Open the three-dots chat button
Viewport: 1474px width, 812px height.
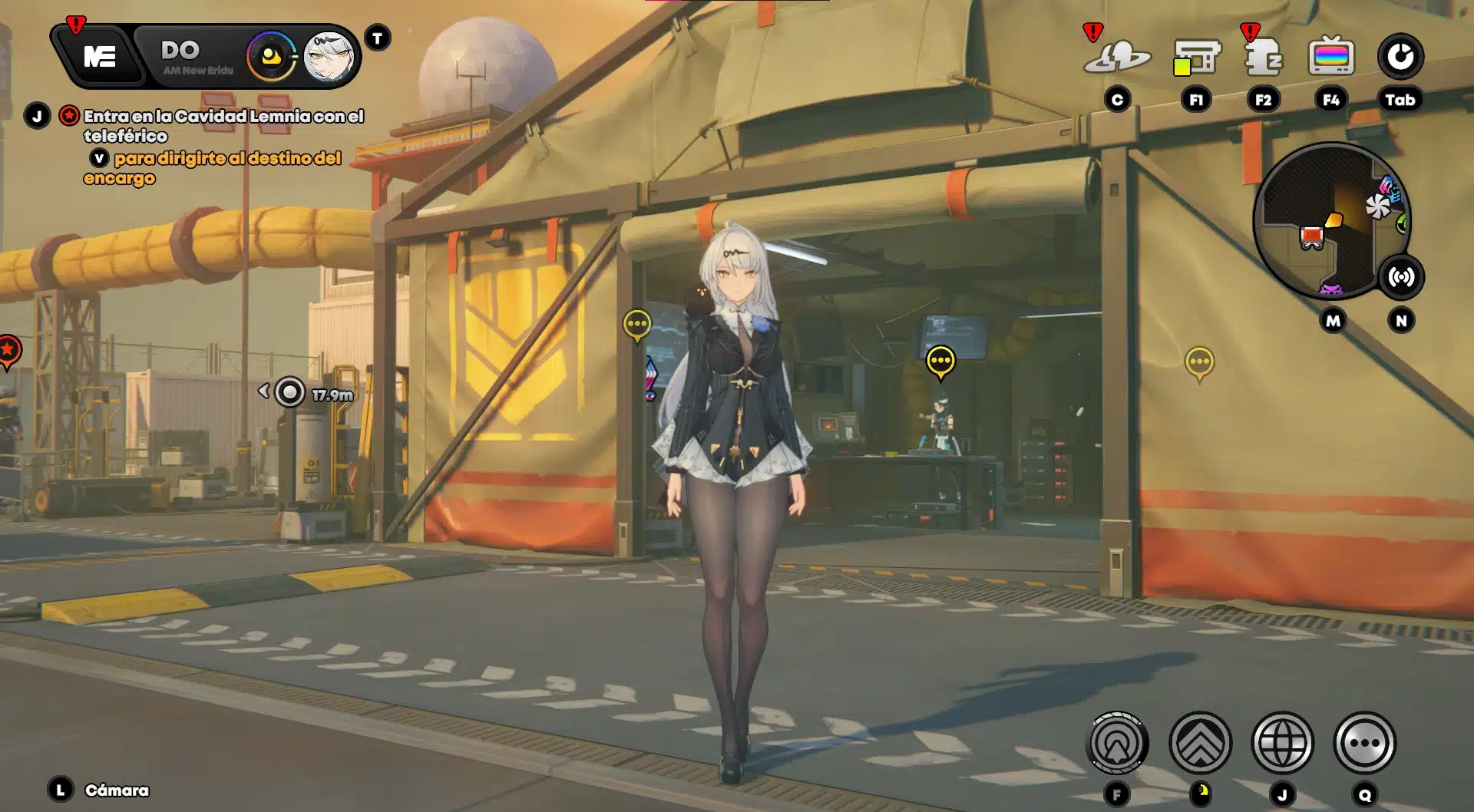1364,743
